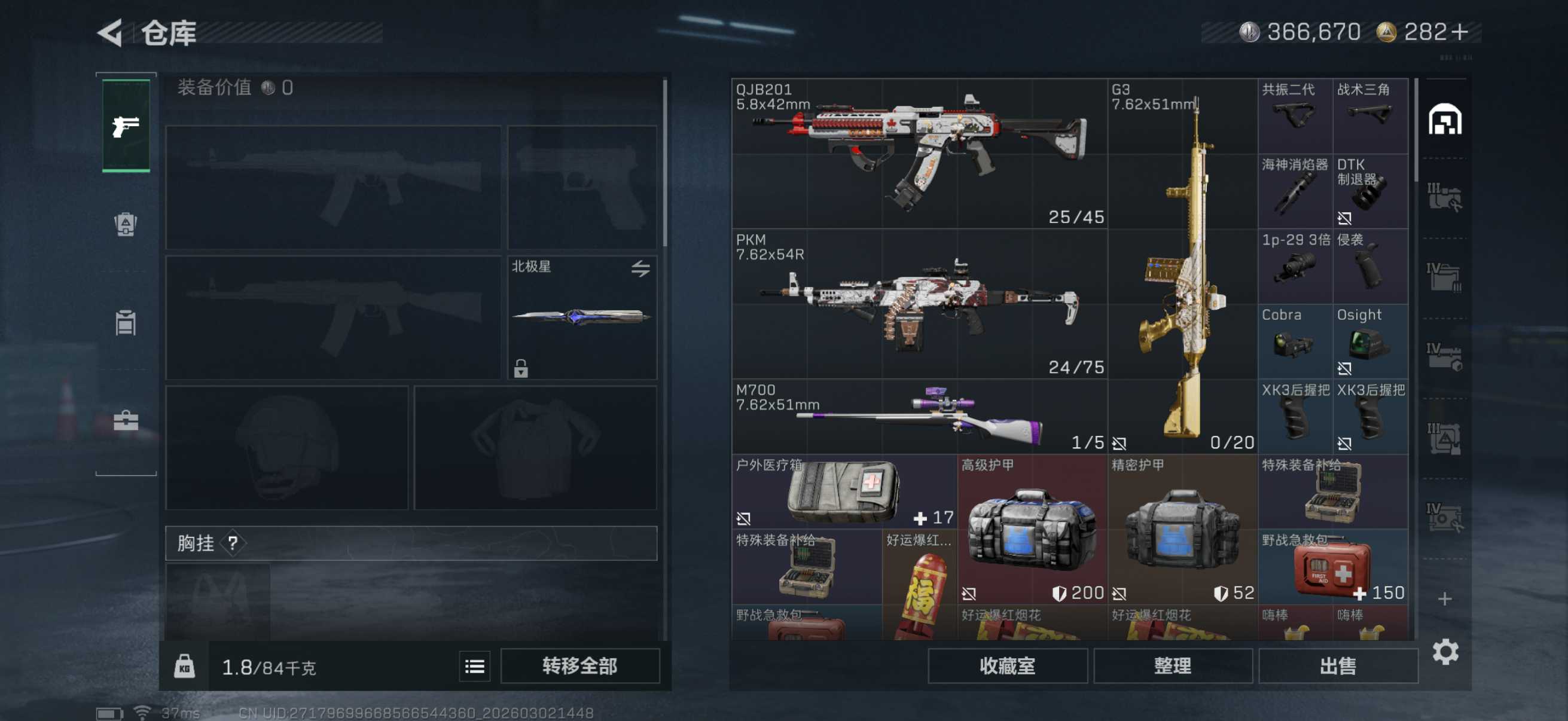
Task: Choose the M700 sniper rifle
Action: 919,417
